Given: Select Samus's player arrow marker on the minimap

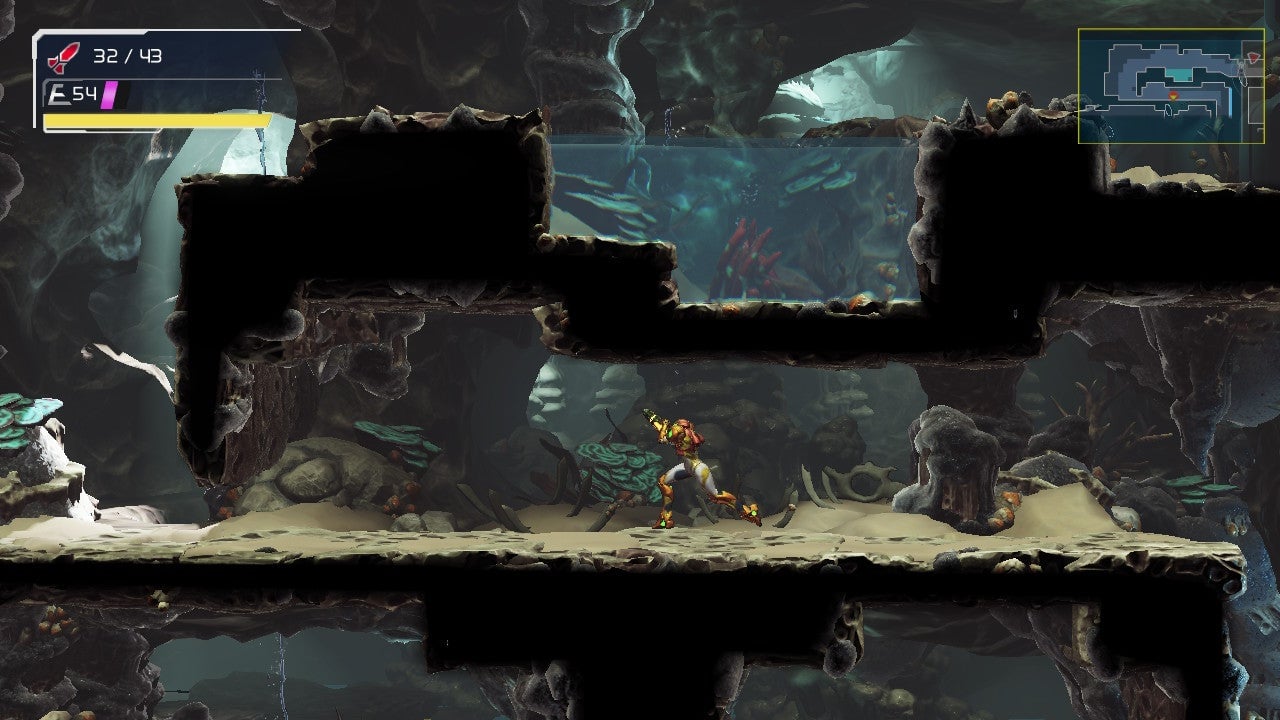Looking at the screenshot, I should pos(1173,96).
